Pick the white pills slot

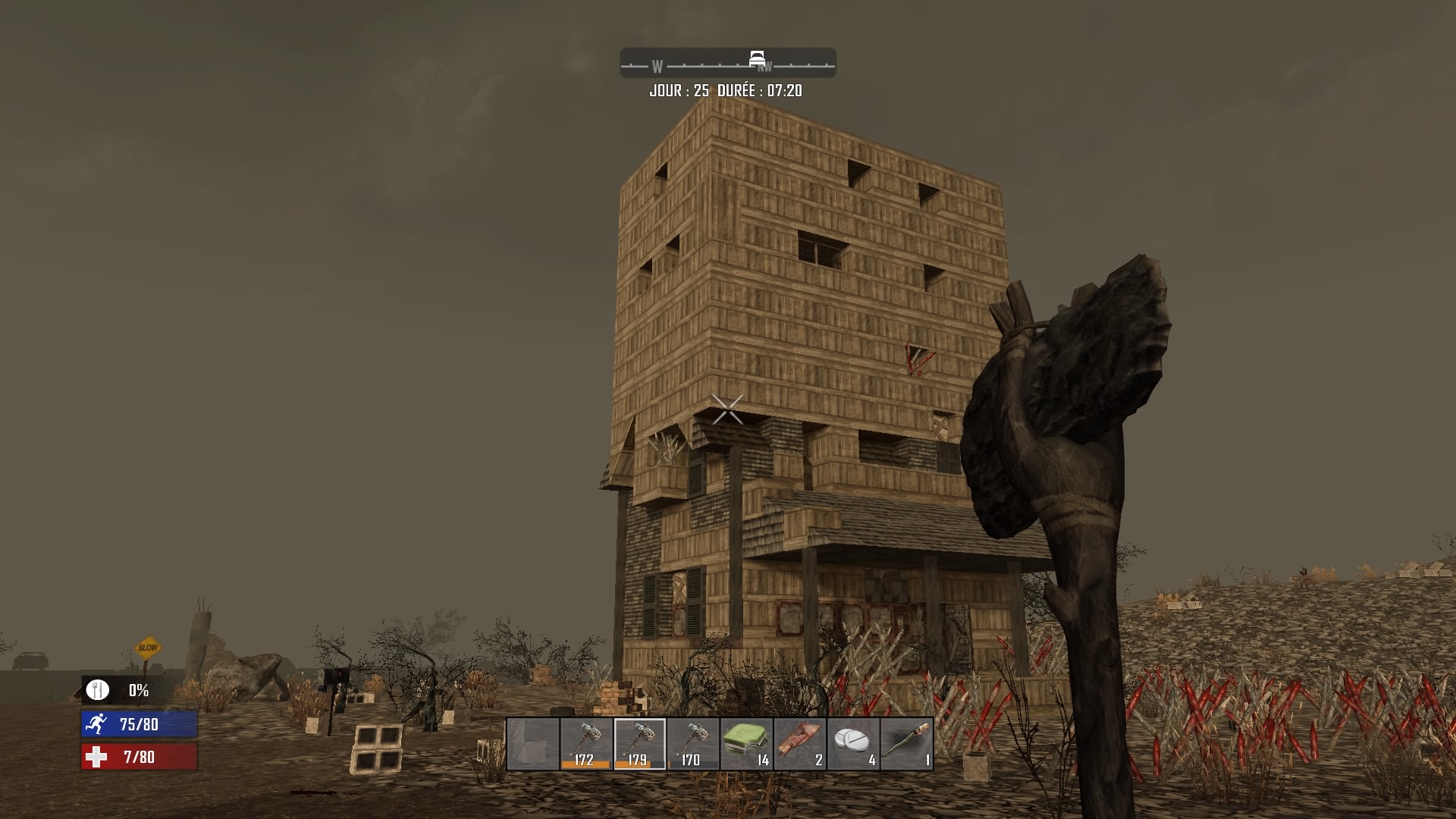(853, 744)
